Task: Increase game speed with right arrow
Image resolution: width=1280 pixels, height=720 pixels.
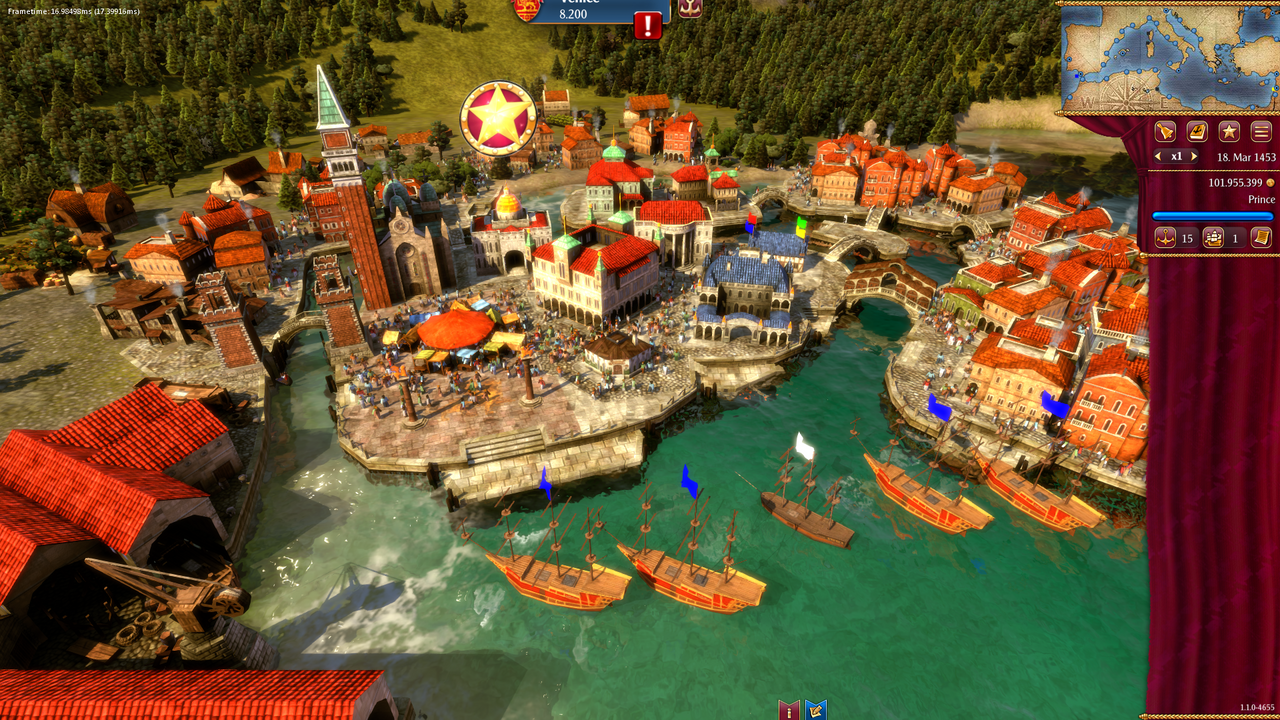Action: (1192, 156)
